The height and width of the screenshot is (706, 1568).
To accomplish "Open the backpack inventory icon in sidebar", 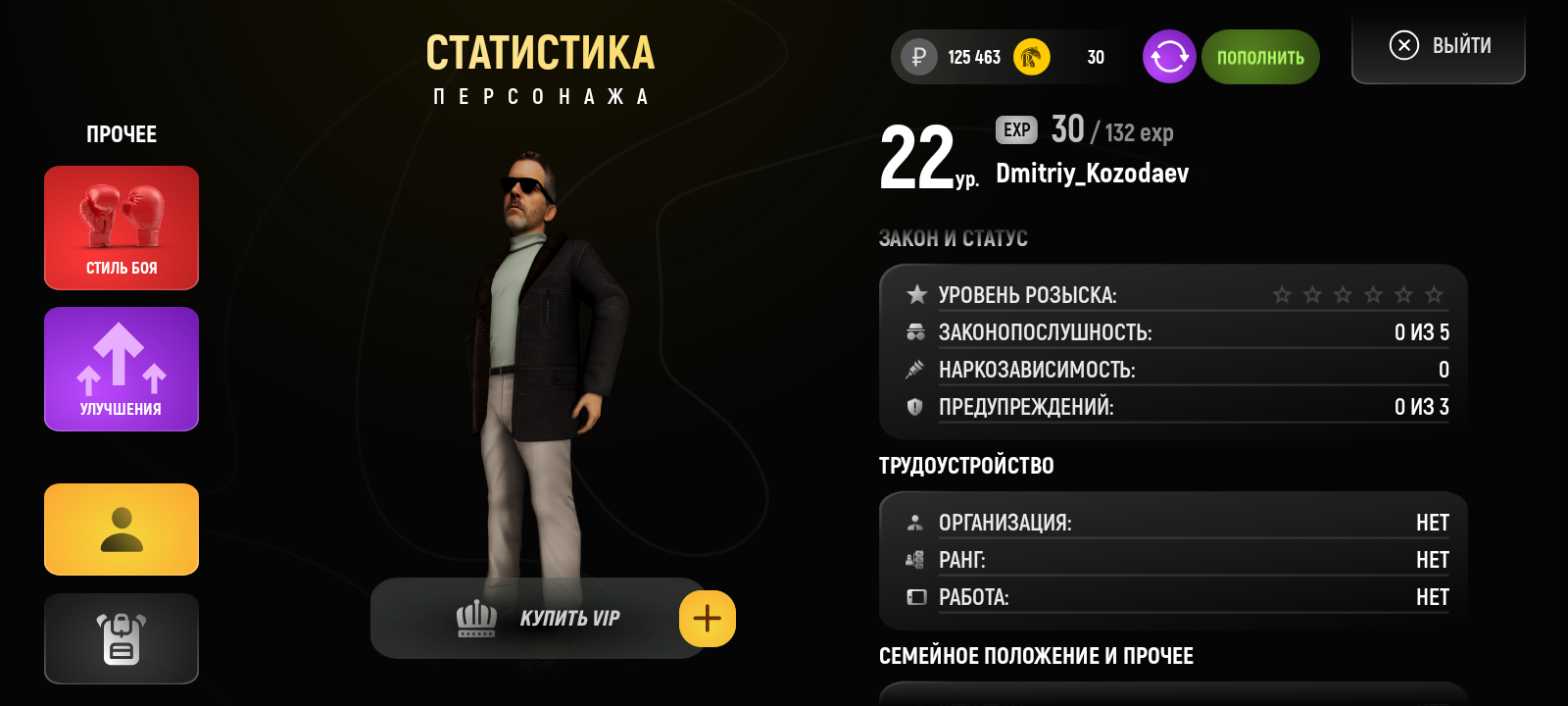I will click(121, 638).
